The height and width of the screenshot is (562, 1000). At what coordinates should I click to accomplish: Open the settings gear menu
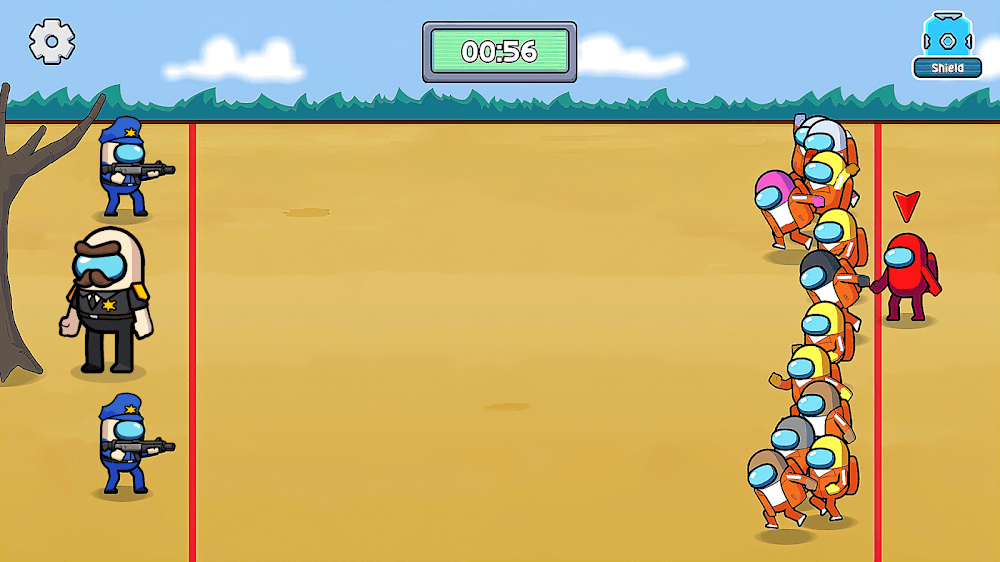pyautogui.click(x=52, y=41)
